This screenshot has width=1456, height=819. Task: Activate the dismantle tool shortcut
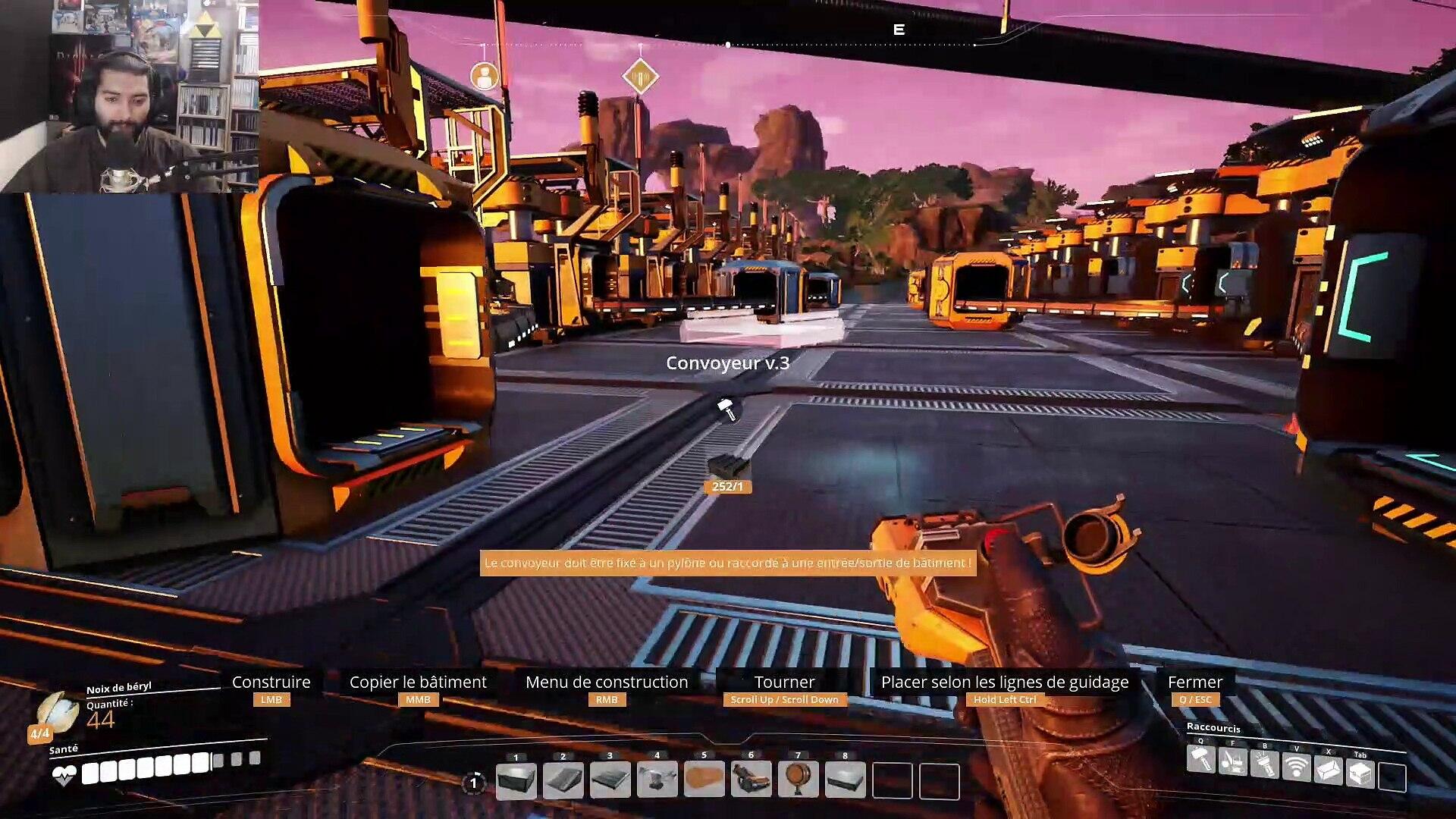[x=1233, y=761]
